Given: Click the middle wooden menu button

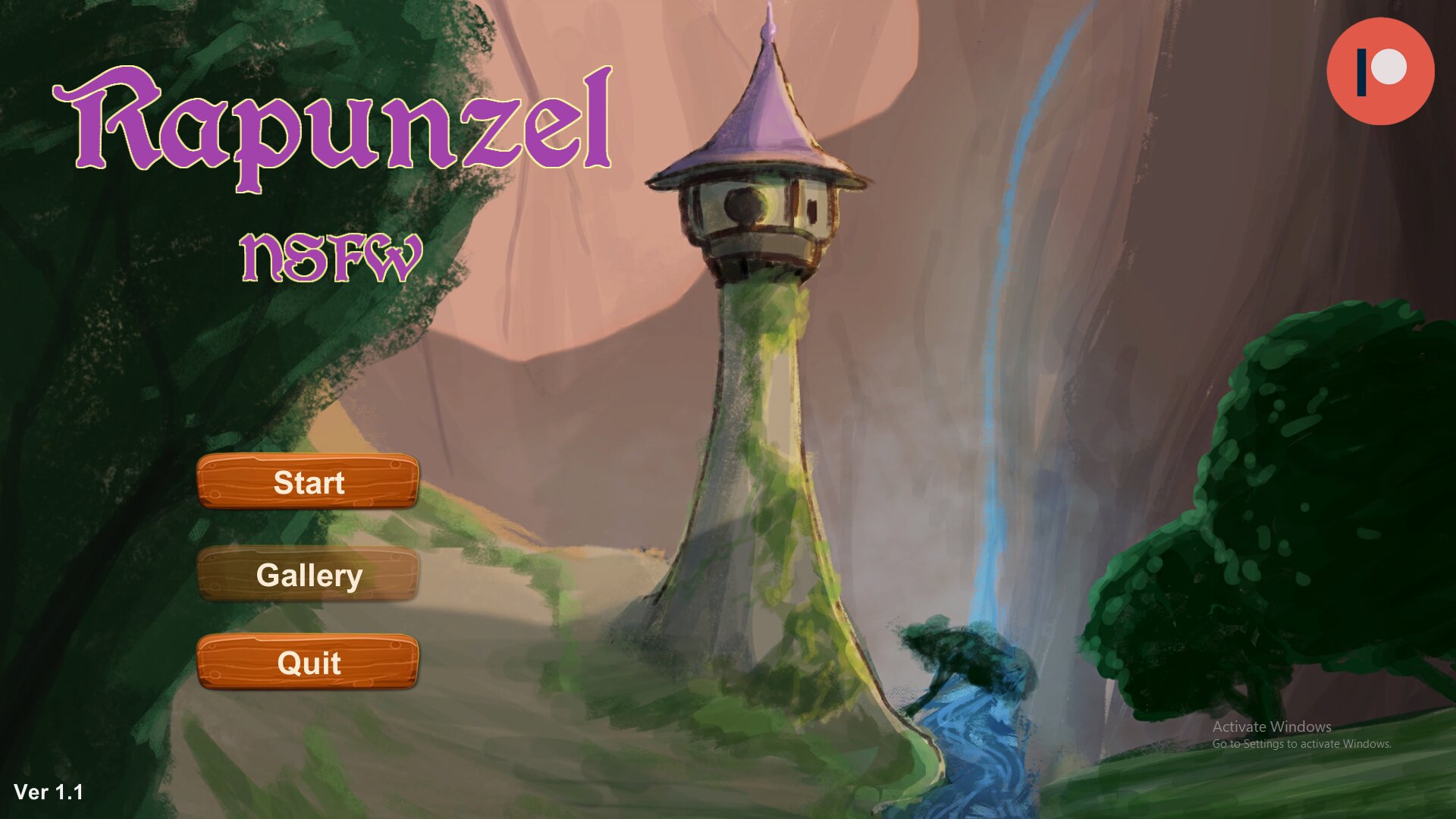Looking at the screenshot, I should click(308, 576).
